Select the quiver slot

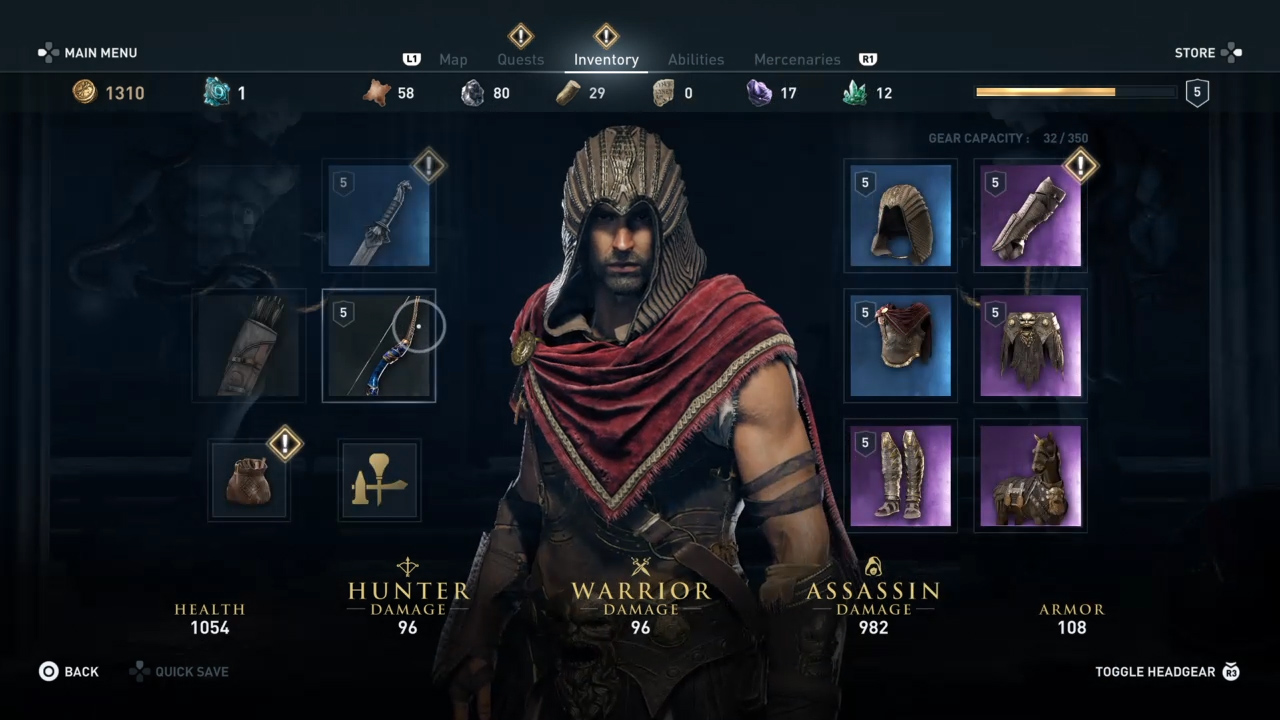coord(248,345)
